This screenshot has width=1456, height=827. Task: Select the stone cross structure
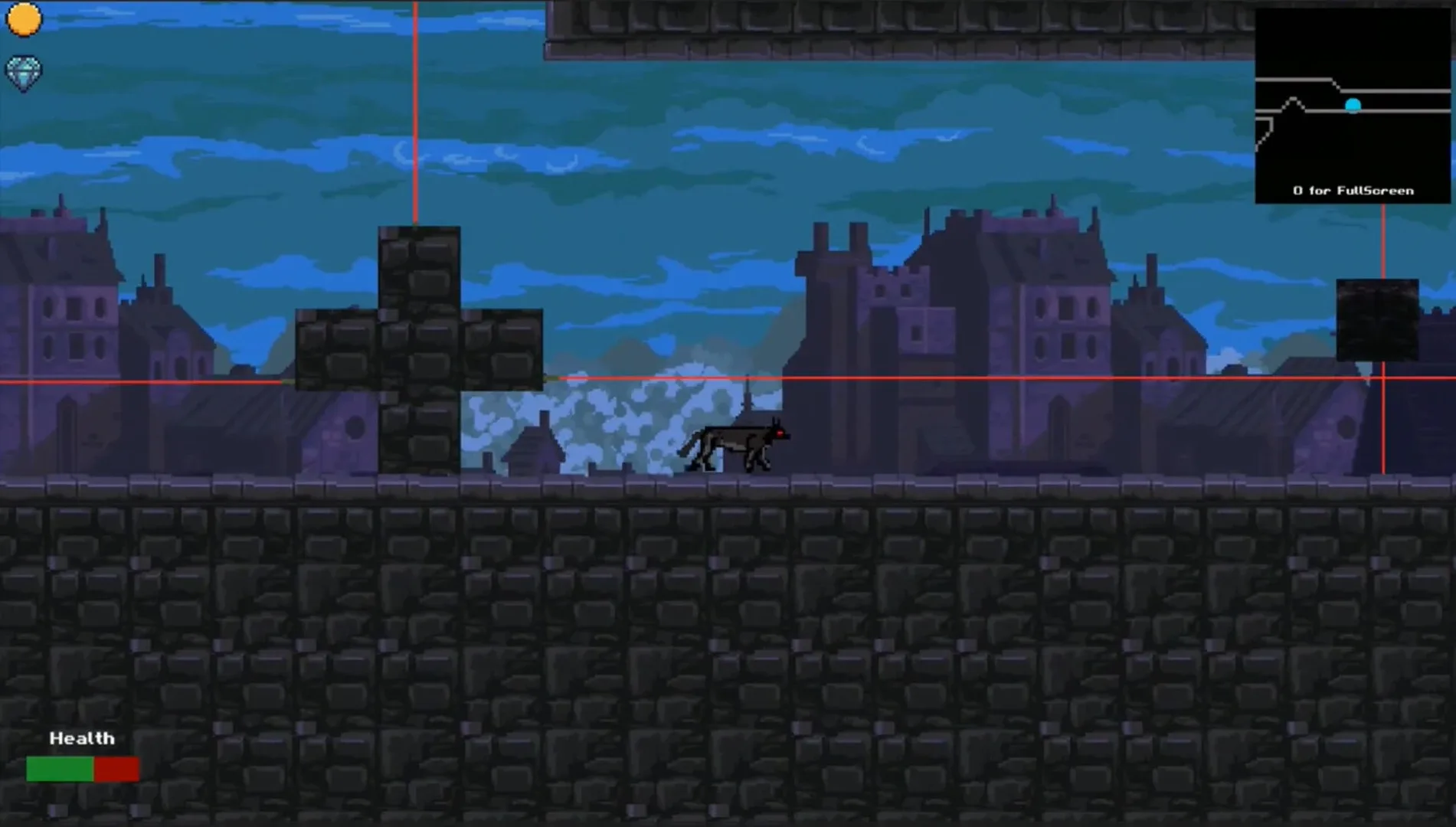point(417,345)
